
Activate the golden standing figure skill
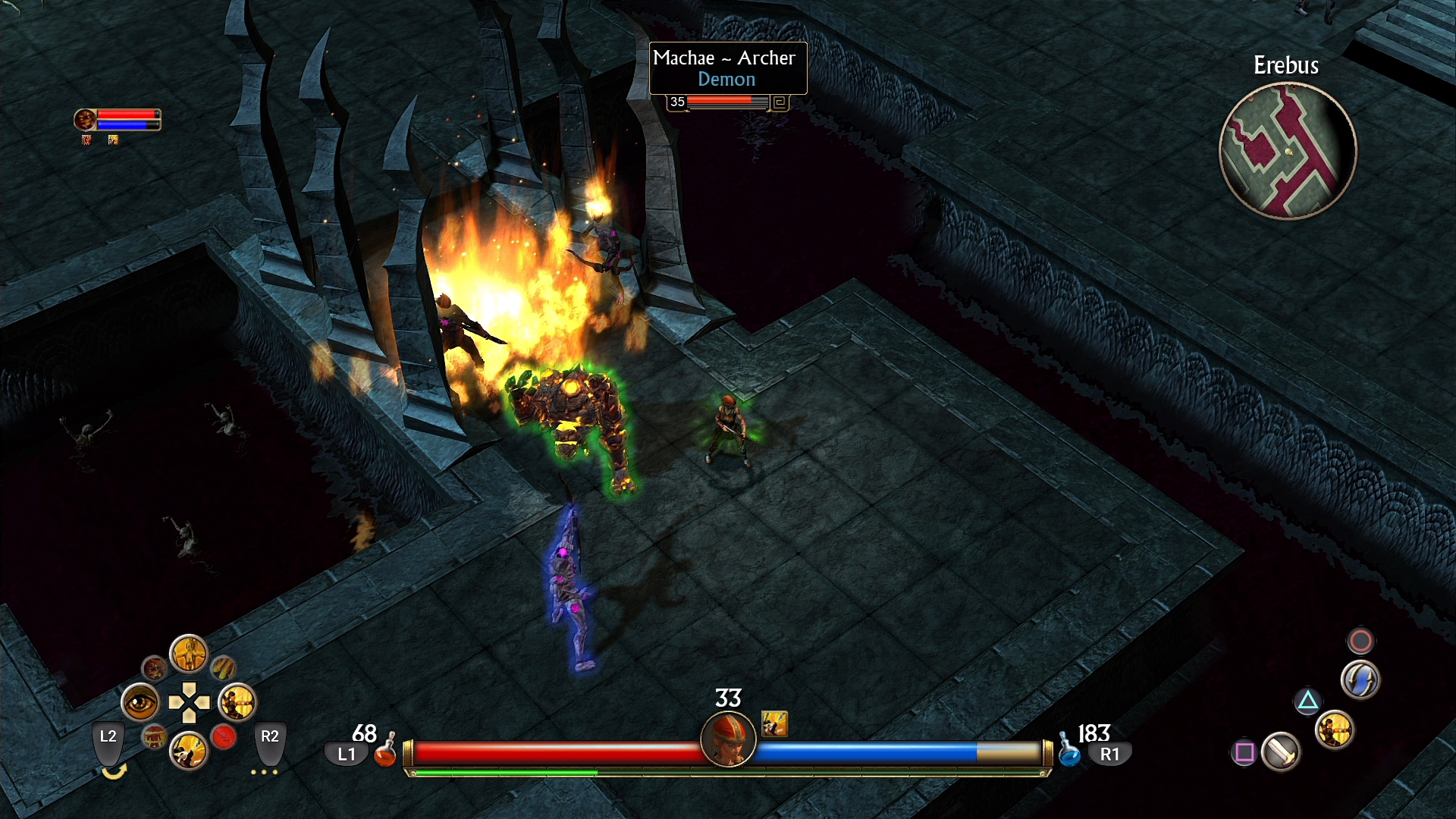189,654
